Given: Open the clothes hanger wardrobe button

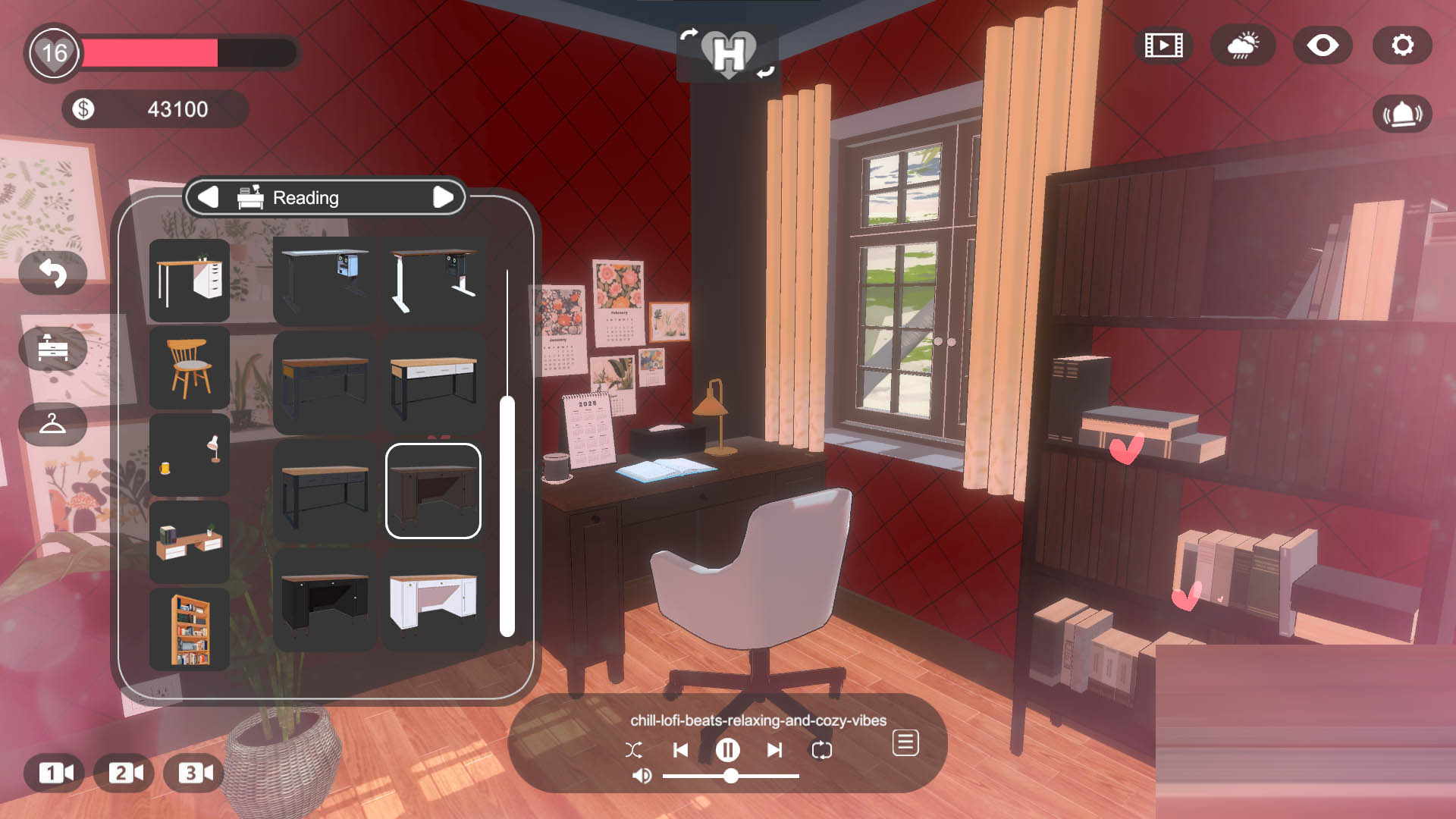Looking at the screenshot, I should [53, 424].
